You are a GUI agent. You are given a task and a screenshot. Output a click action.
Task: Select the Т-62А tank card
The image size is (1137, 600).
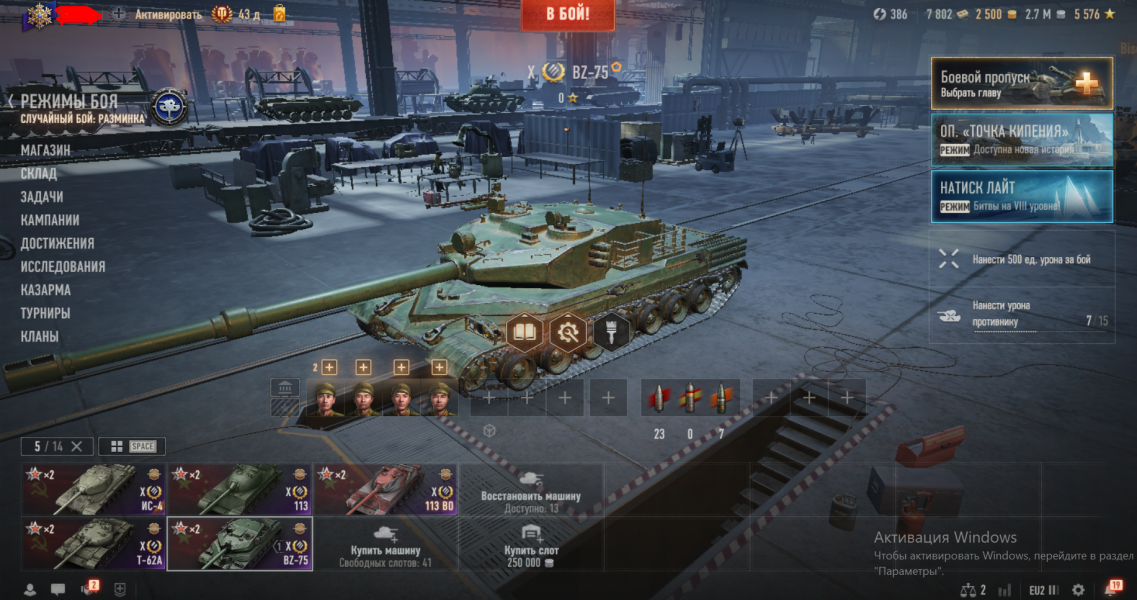point(94,543)
